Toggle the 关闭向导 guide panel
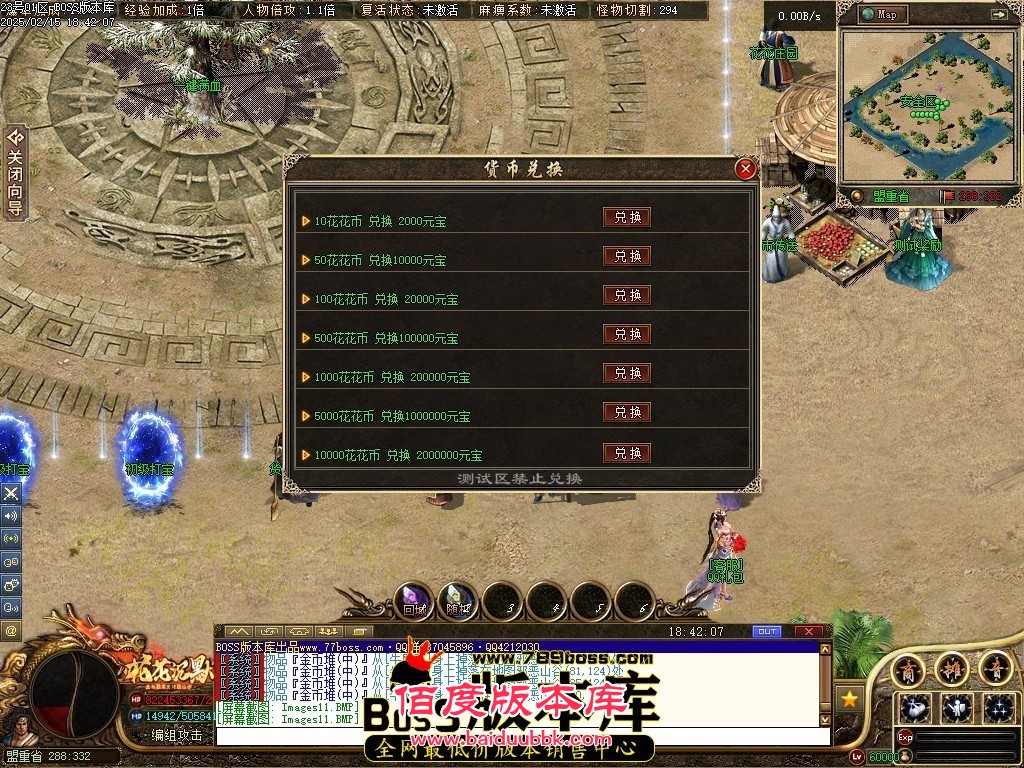 [x=14, y=173]
